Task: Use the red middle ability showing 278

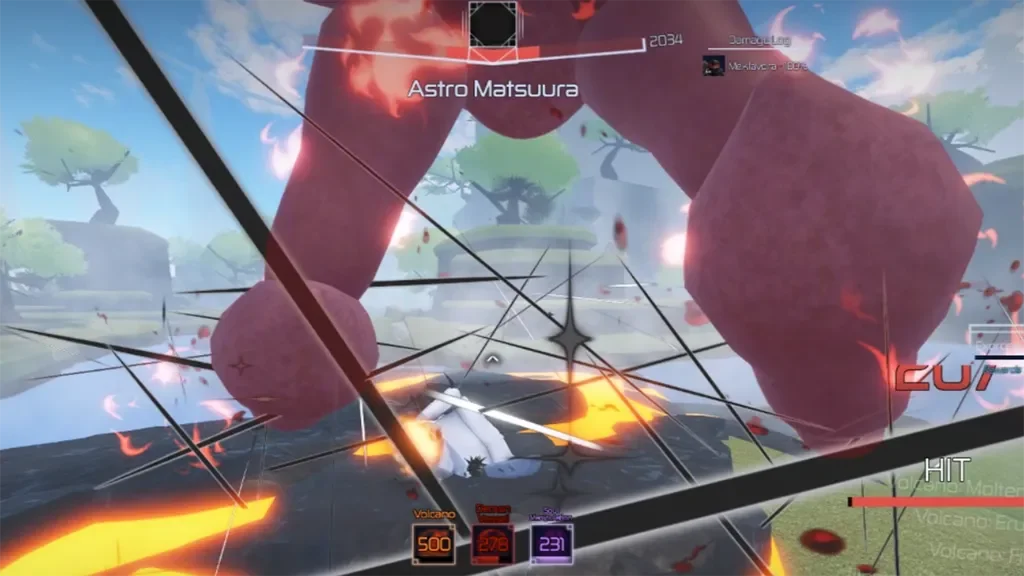Action: point(492,543)
